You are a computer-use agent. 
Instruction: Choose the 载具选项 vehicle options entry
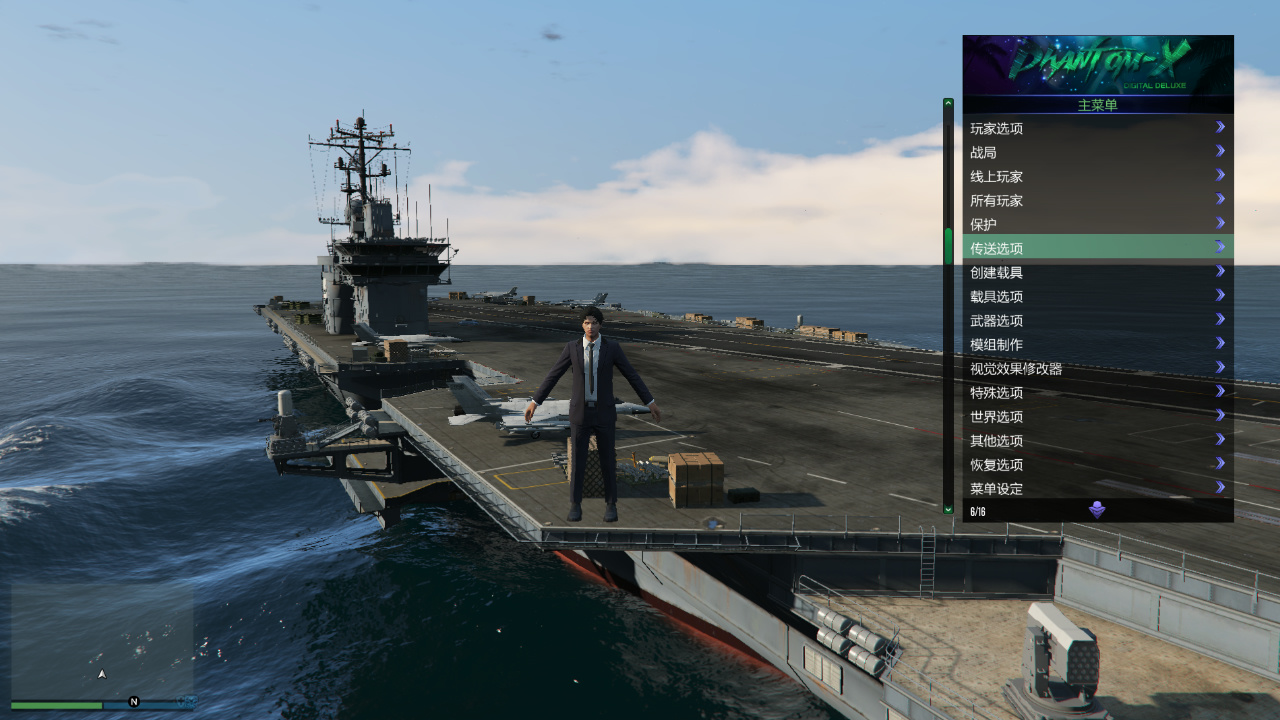click(x=1097, y=296)
